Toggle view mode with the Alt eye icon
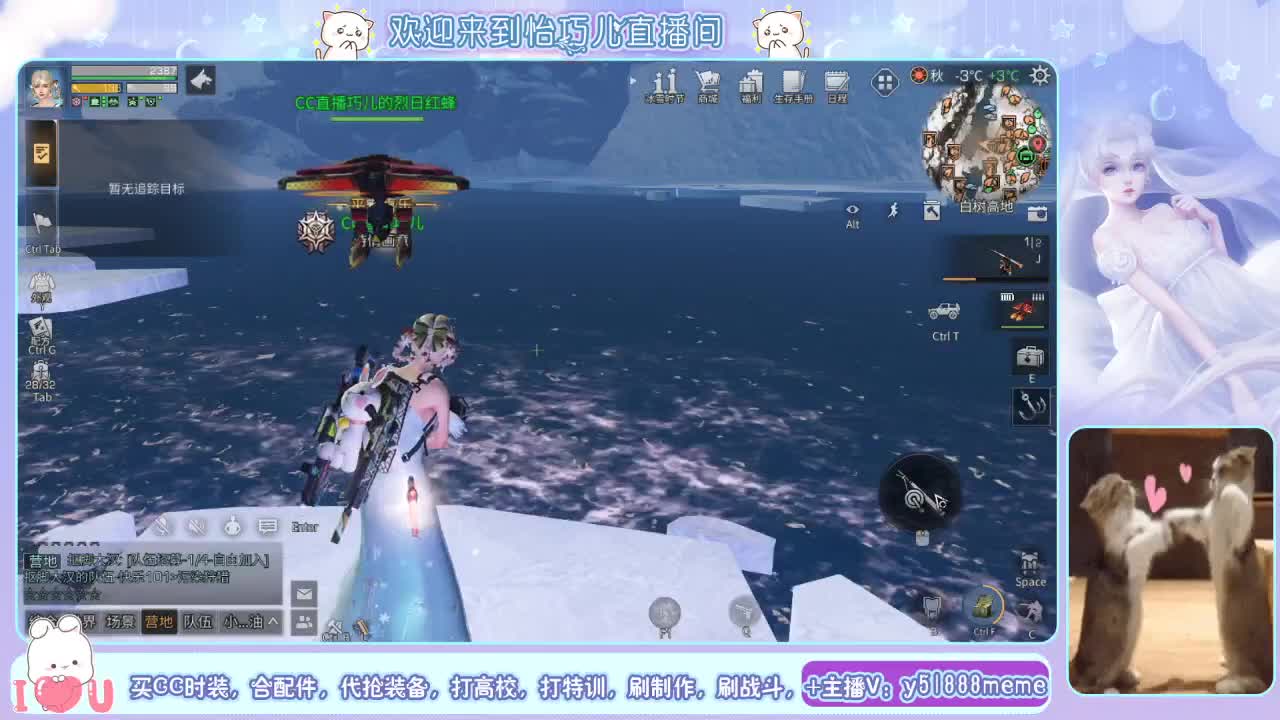The height and width of the screenshot is (720, 1280). click(x=852, y=212)
